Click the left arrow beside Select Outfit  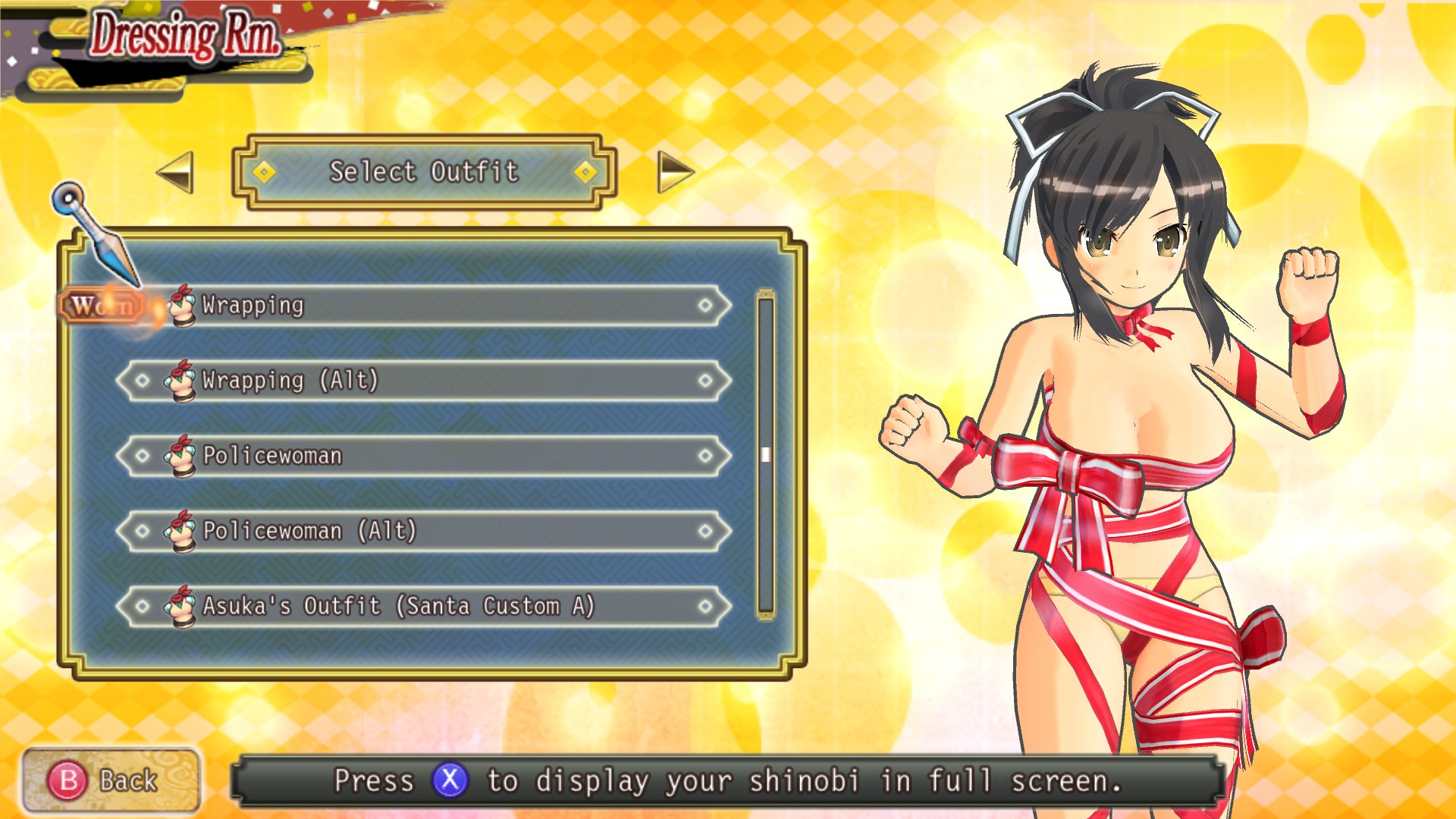point(176,172)
